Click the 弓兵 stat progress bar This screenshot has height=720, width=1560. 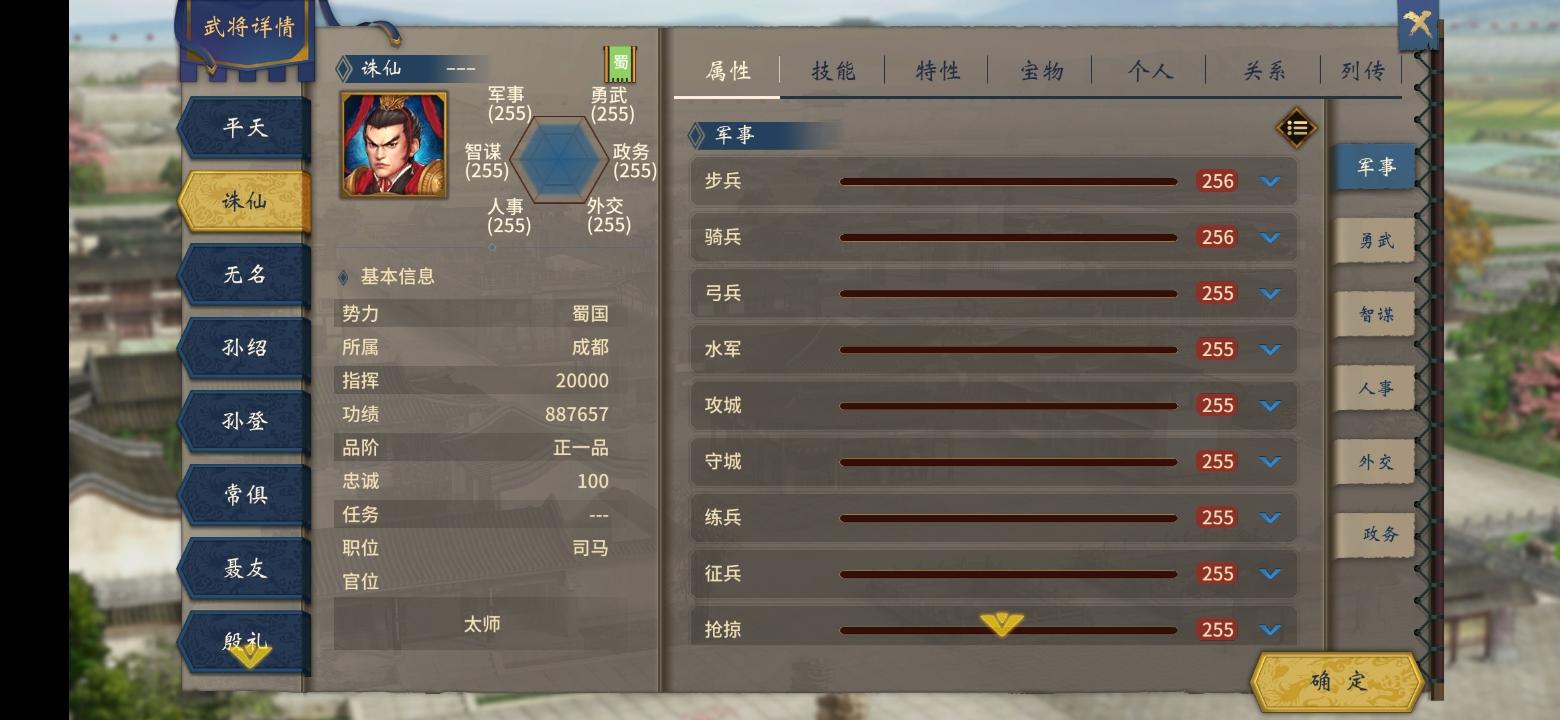click(1010, 293)
